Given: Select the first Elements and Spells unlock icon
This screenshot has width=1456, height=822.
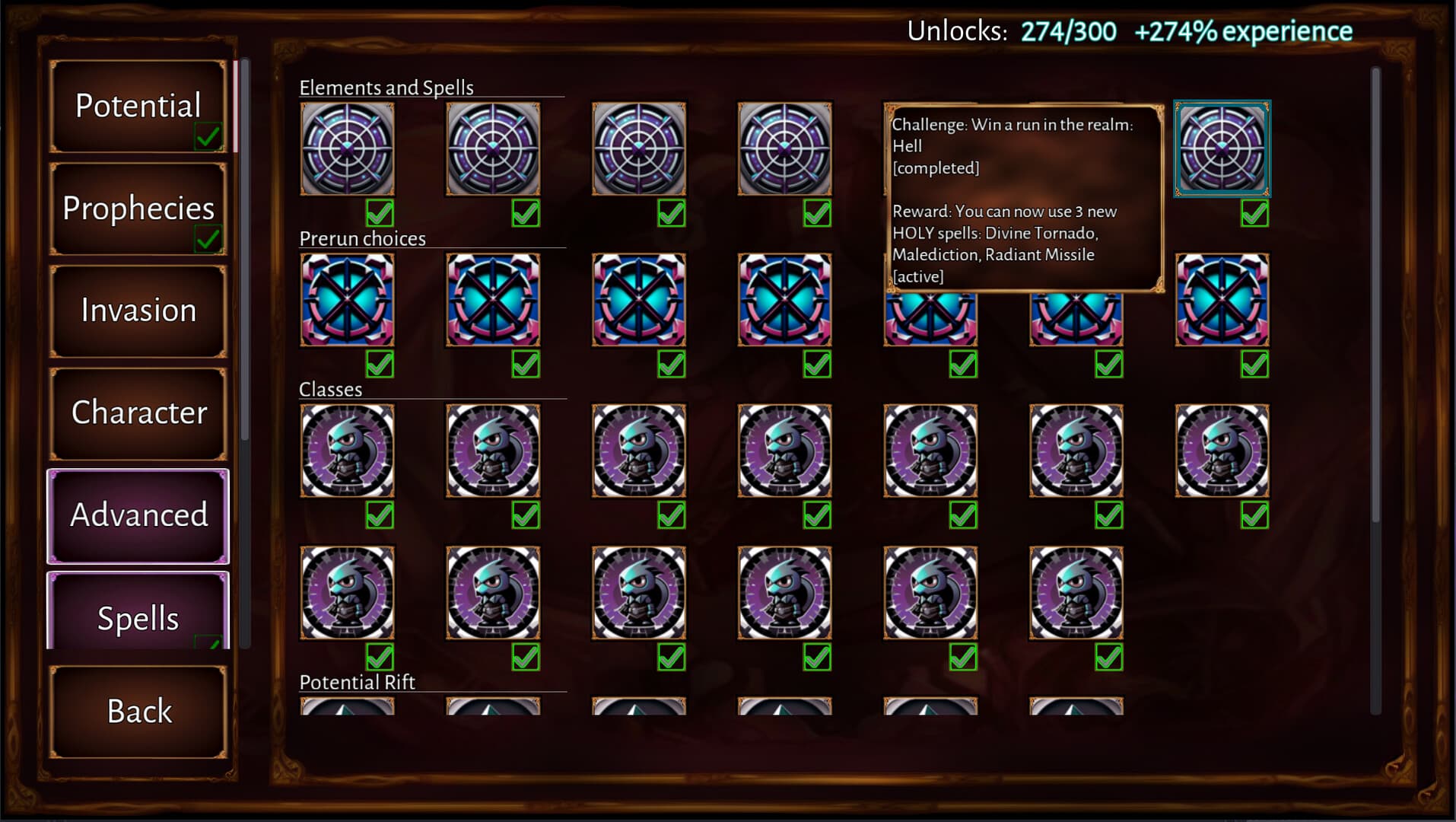Looking at the screenshot, I should click(x=348, y=148).
